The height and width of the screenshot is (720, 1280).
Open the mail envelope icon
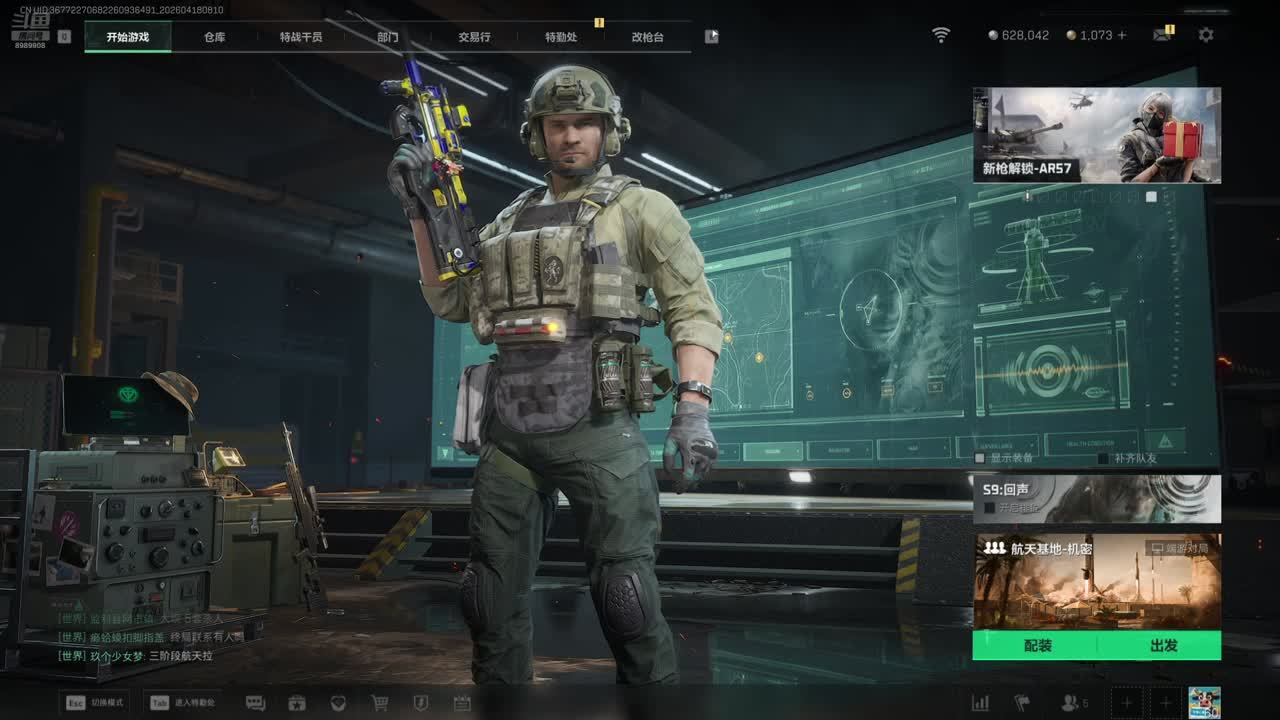click(x=1161, y=35)
